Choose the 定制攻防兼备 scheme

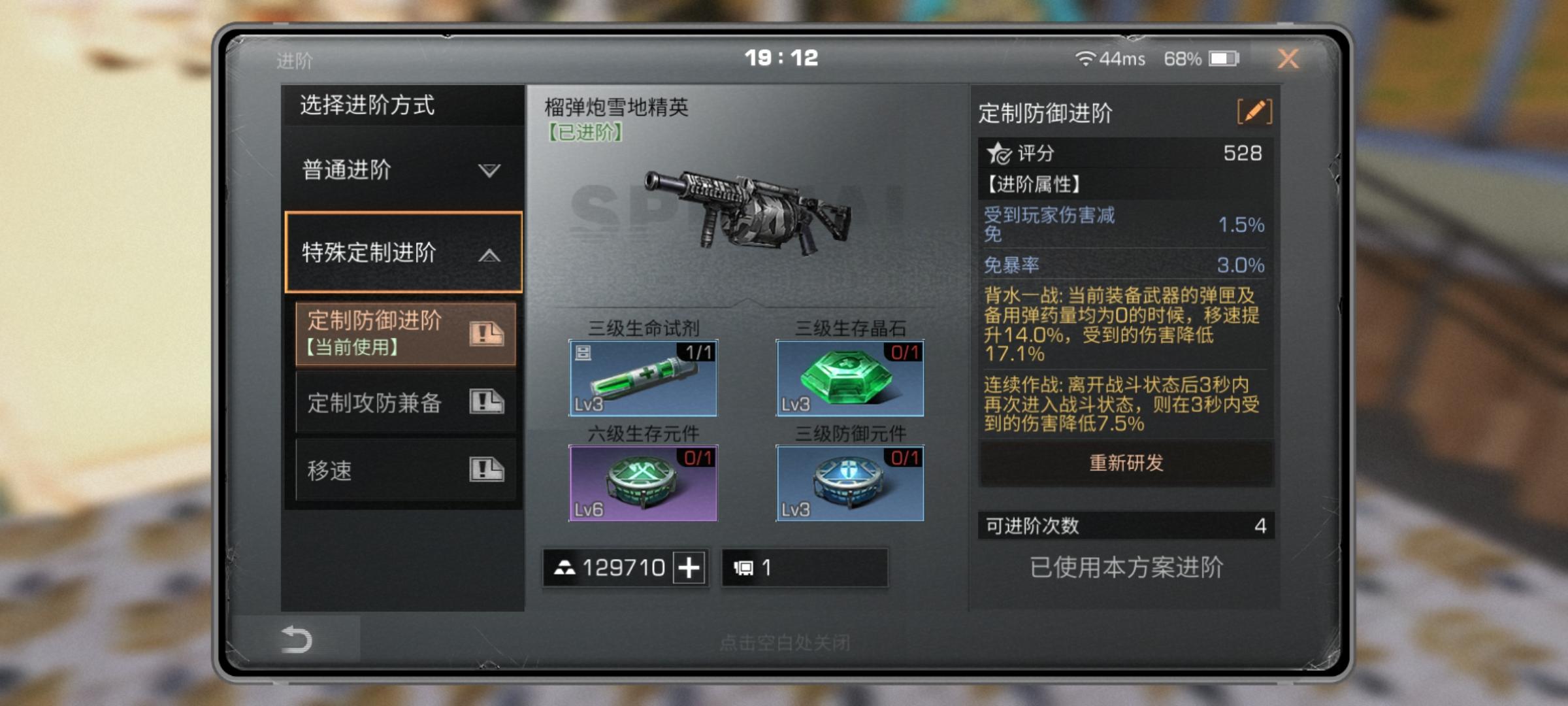405,402
